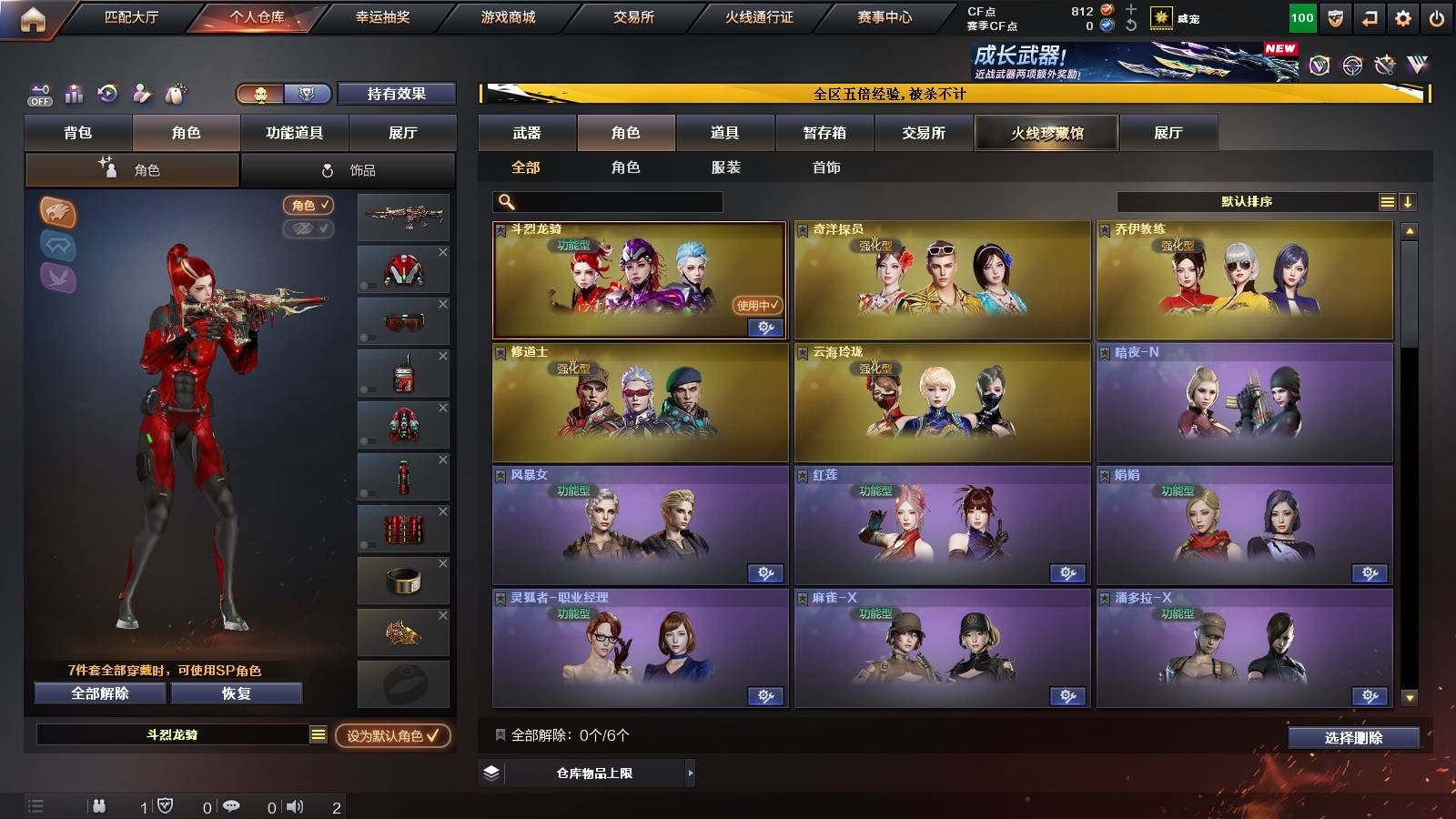Click the replay playback icon in left toolbar

tap(108, 94)
